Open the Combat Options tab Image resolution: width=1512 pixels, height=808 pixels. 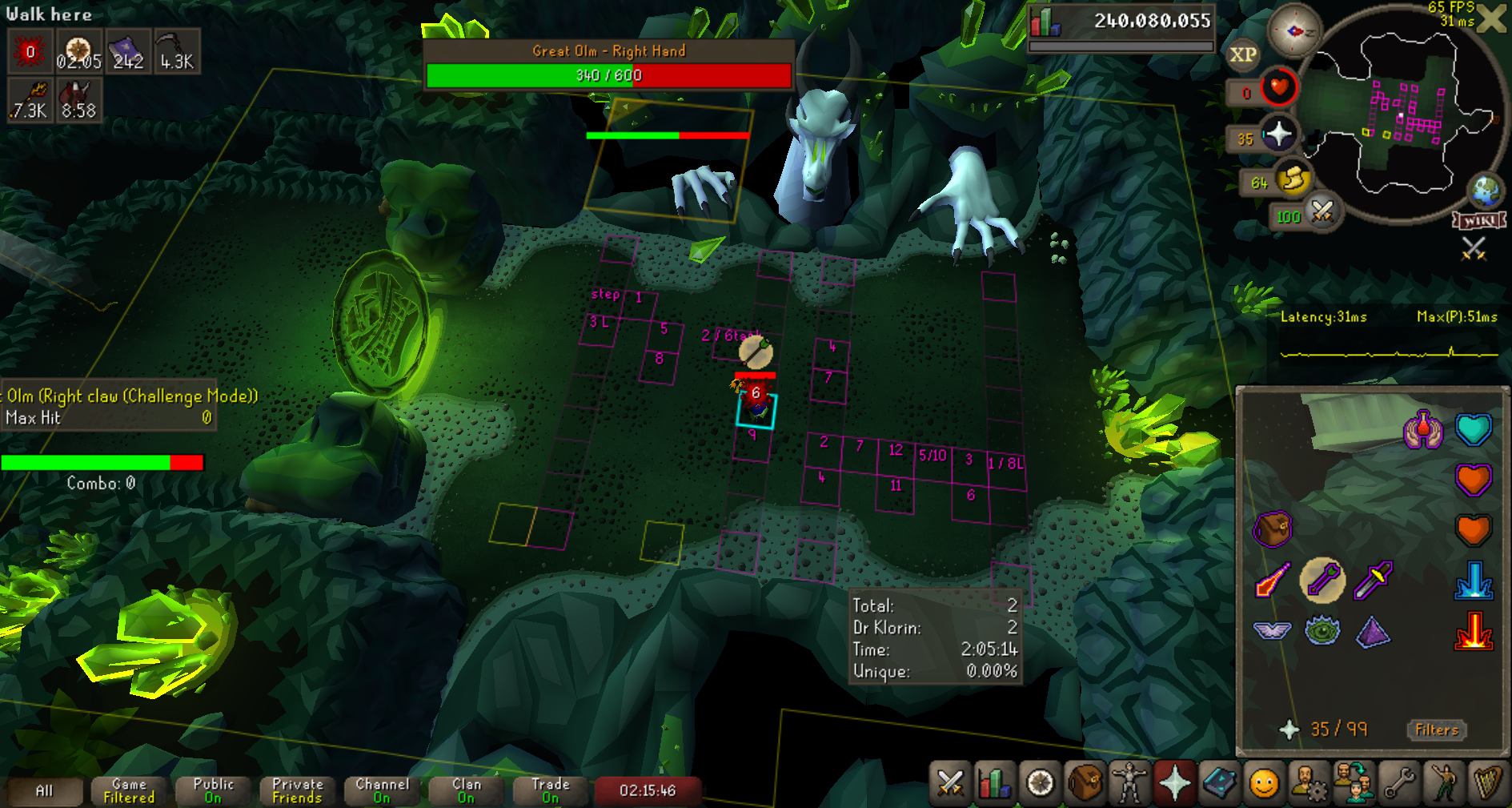pyautogui.click(x=950, y=782)
